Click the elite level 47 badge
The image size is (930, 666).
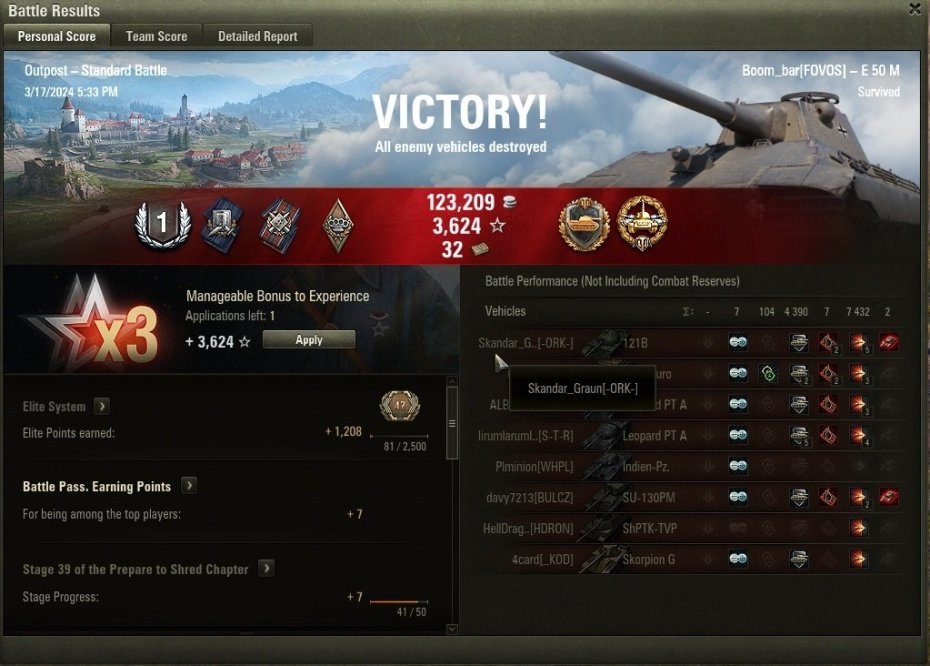click(x=400, y=406)
